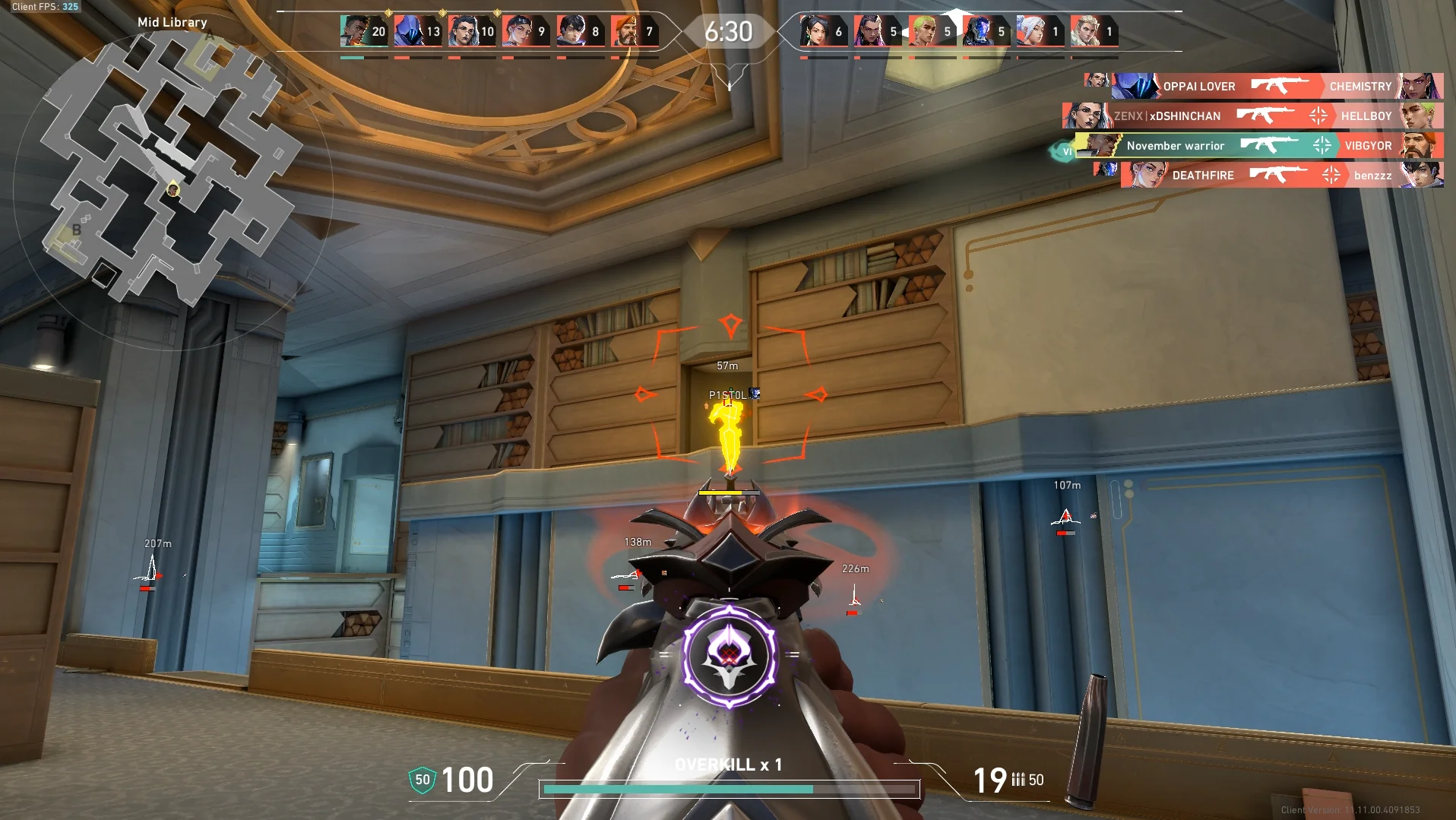Open the OPPAI LOVER kill feed entry
Image resolution: width=1456 pixels, height=820 pixels.
[x=1261, y=87]
